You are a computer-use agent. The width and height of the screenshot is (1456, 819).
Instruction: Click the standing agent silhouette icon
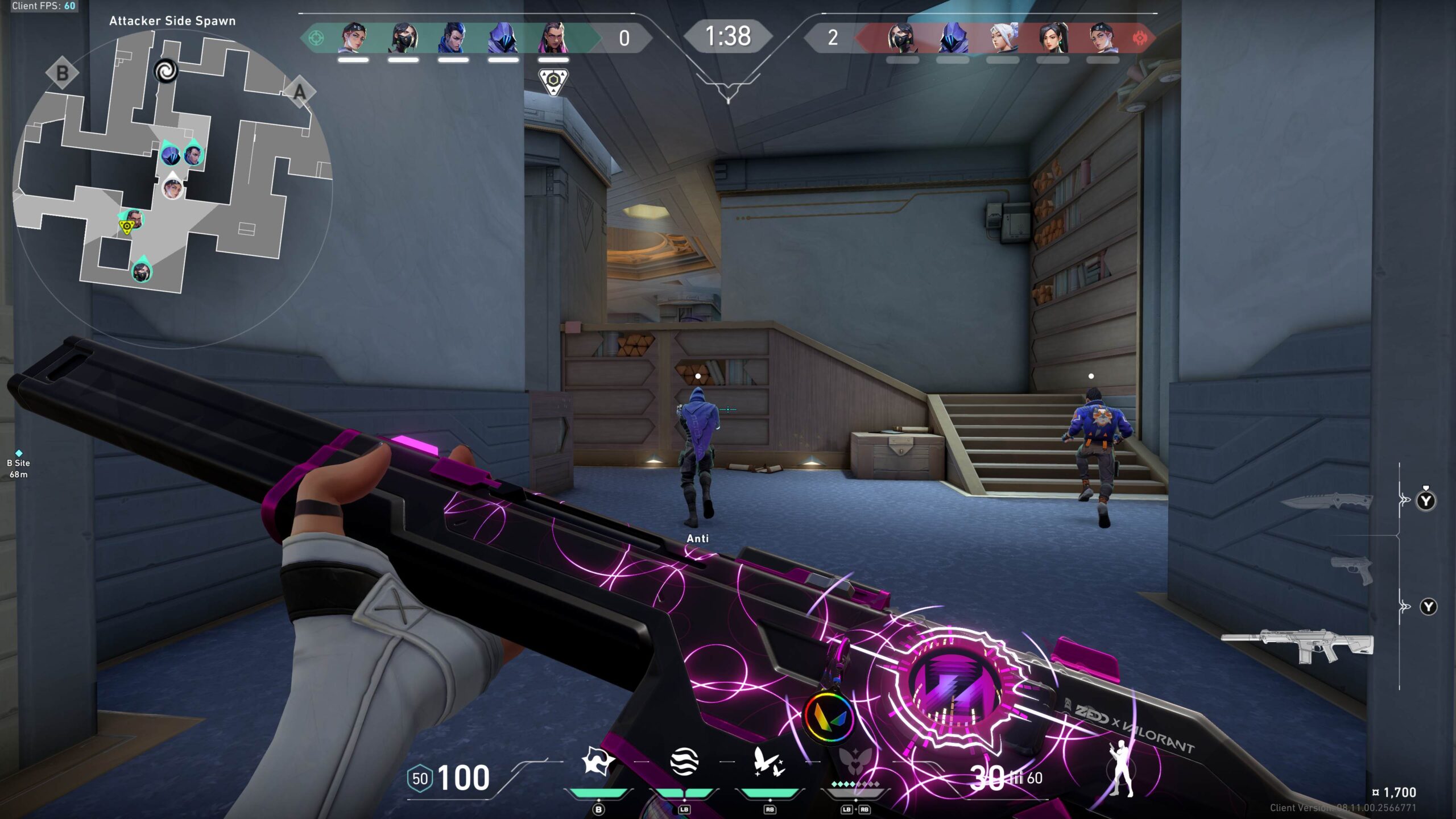[1120, 768]
